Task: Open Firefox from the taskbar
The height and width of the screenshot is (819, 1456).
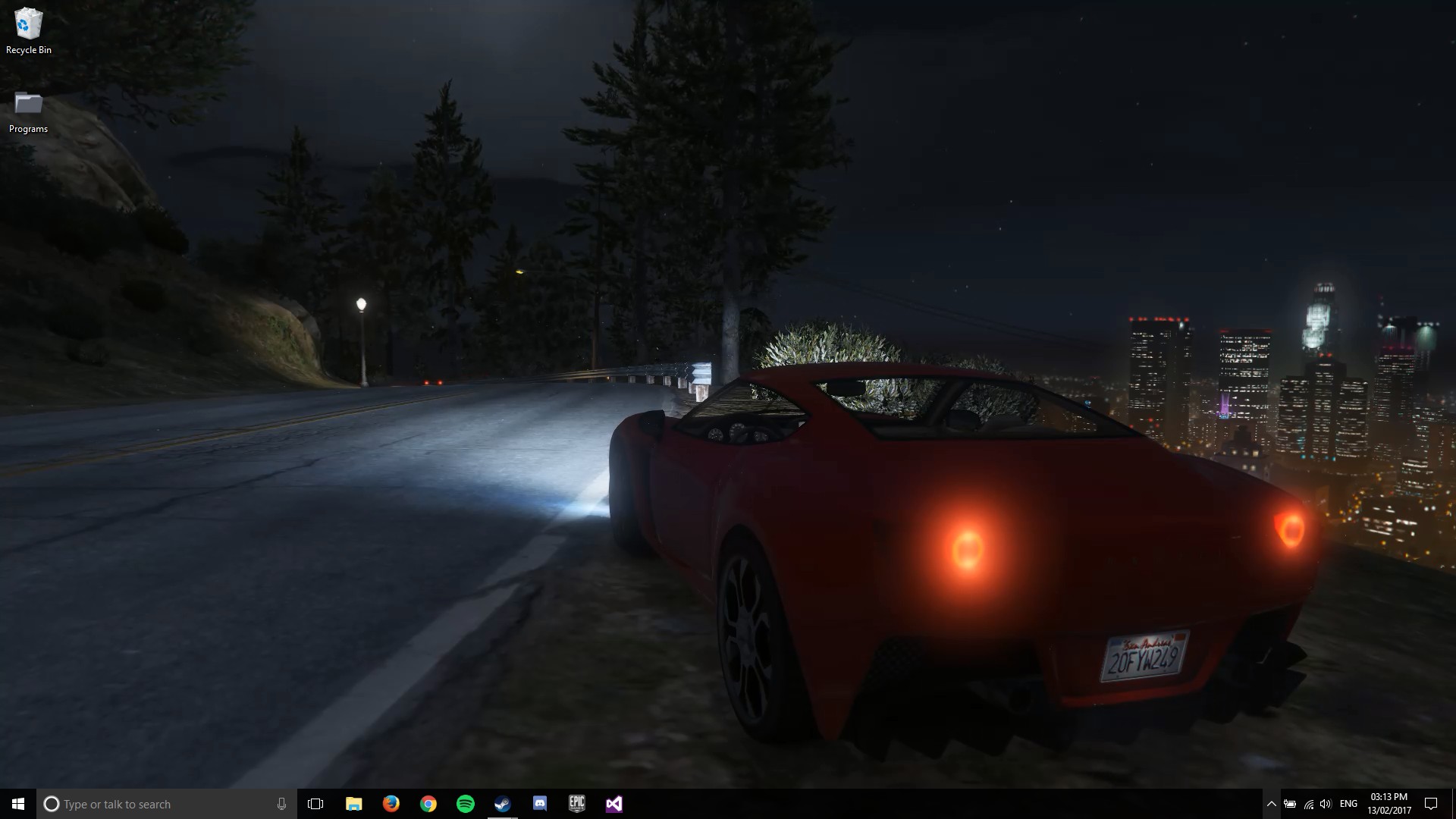Action: click(x=391, y=803)
